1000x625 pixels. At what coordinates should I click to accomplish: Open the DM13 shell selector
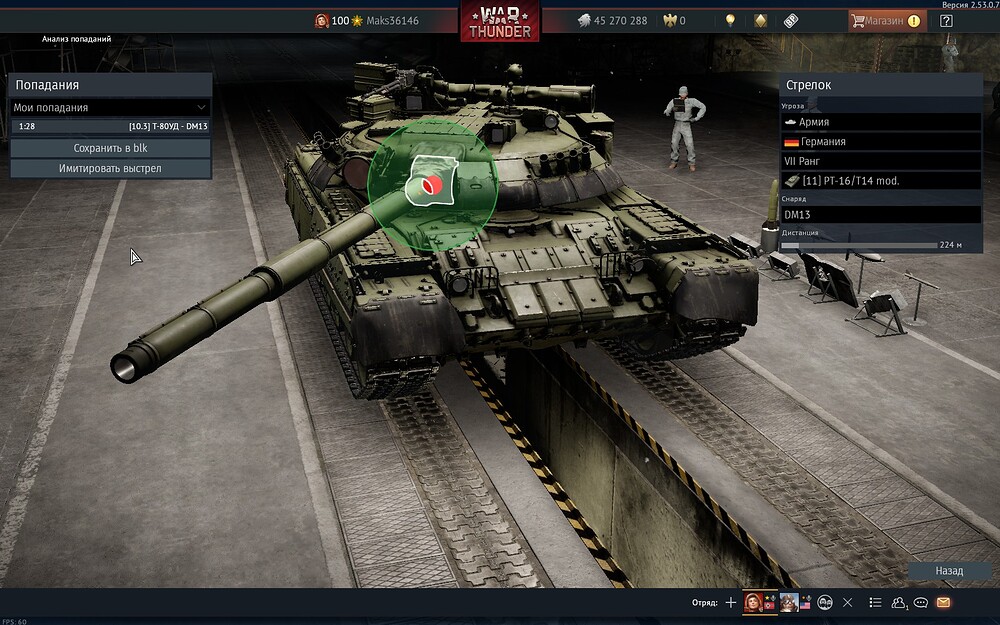(x=880, y=215)
